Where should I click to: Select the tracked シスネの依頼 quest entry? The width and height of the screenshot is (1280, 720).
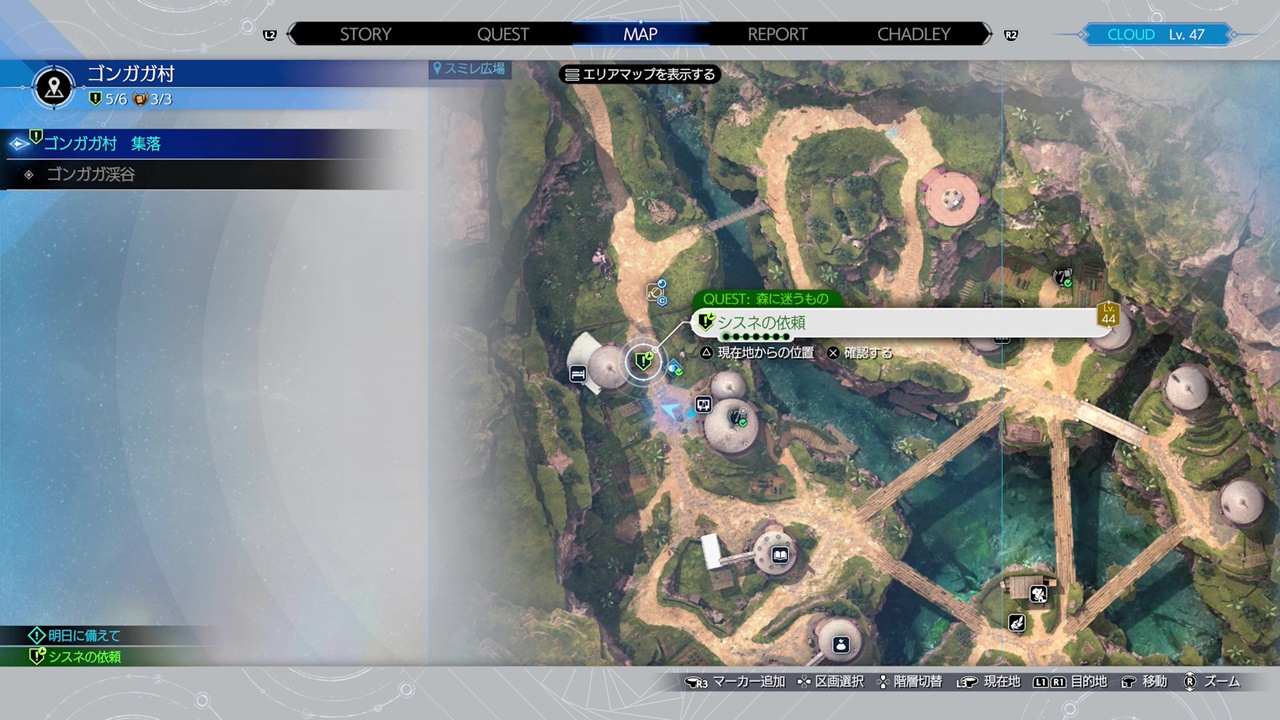85,657
